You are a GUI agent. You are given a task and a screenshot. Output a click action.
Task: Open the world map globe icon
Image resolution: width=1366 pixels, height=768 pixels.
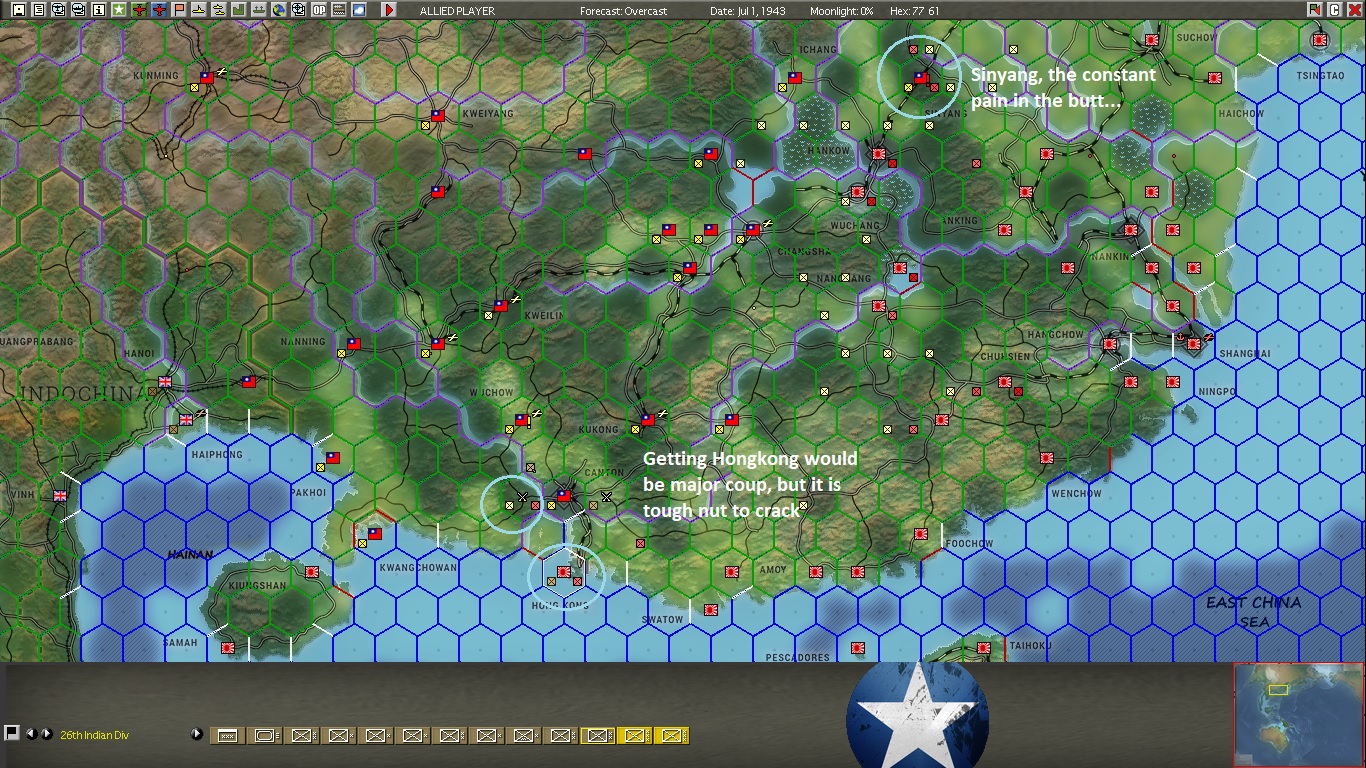[x=280, y=9]
